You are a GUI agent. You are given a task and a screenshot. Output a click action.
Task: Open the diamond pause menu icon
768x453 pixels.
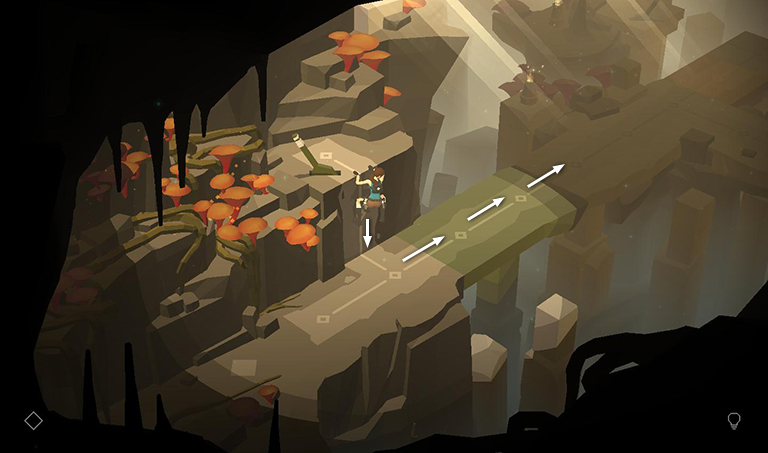(33, 420)
